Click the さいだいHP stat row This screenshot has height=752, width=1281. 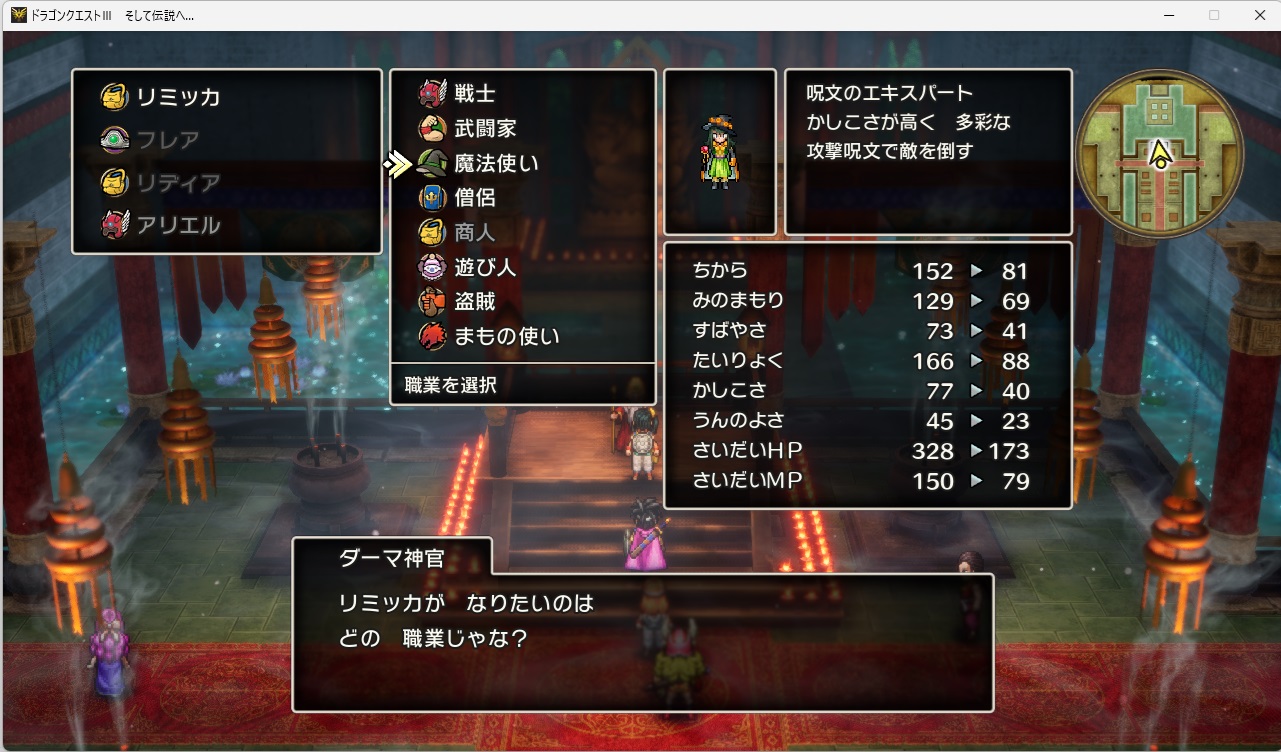[x=860, y=451]
